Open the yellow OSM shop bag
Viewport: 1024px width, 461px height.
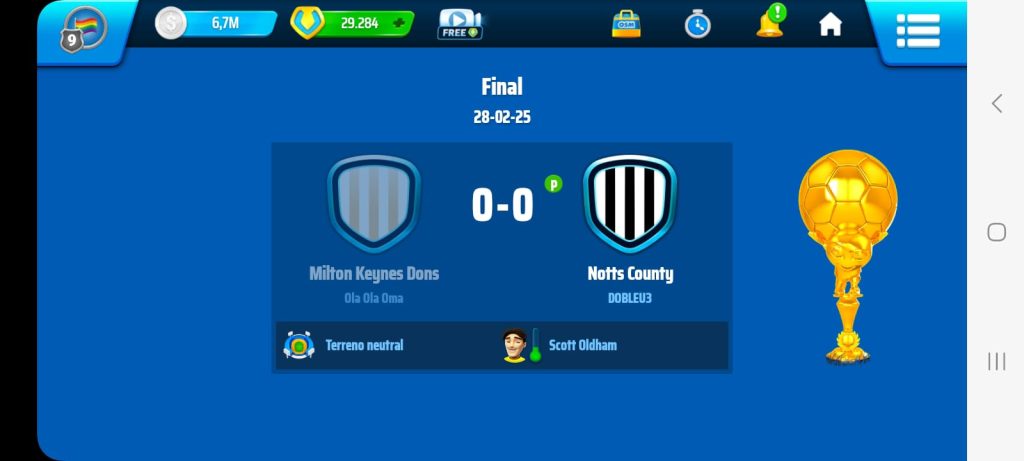tap(626, 24)
